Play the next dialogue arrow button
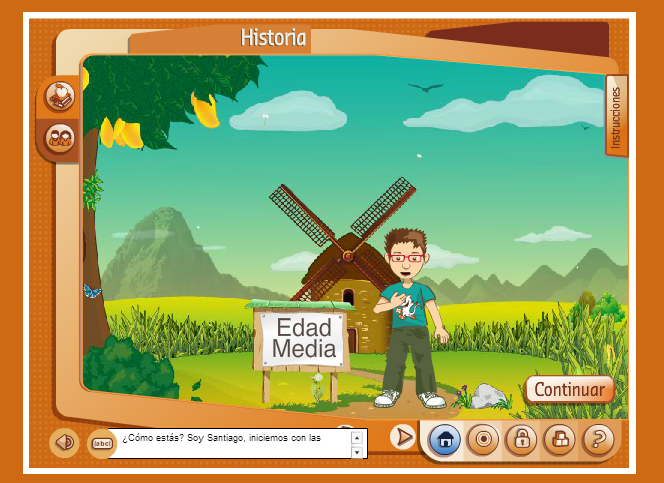This screenshot has width=664, height=483. (x=402, y=437)
